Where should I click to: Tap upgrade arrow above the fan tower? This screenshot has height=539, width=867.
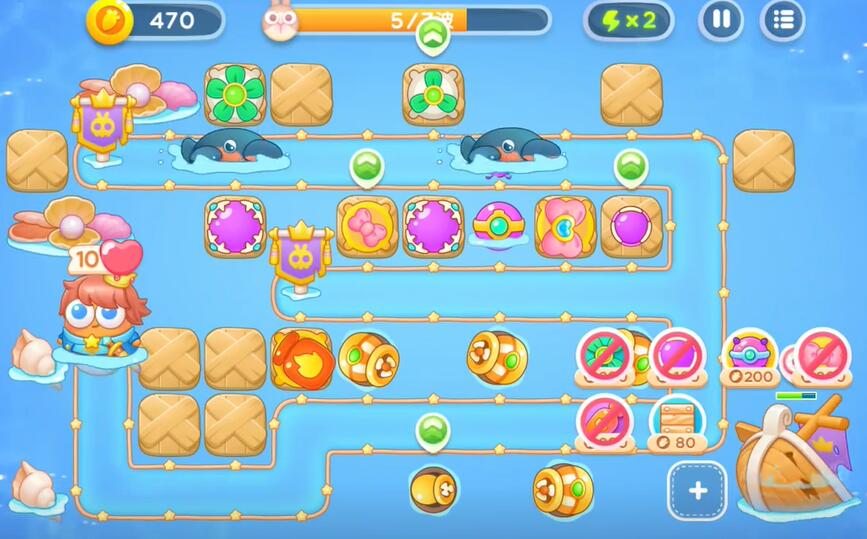[432, 37]
